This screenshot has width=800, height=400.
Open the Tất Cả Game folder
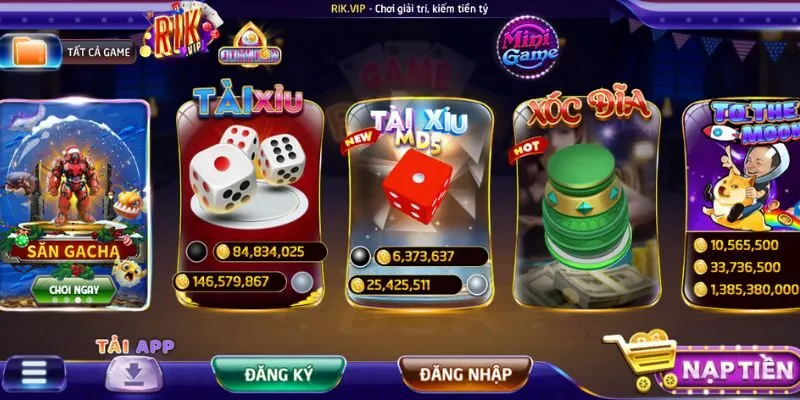(73, 50)
